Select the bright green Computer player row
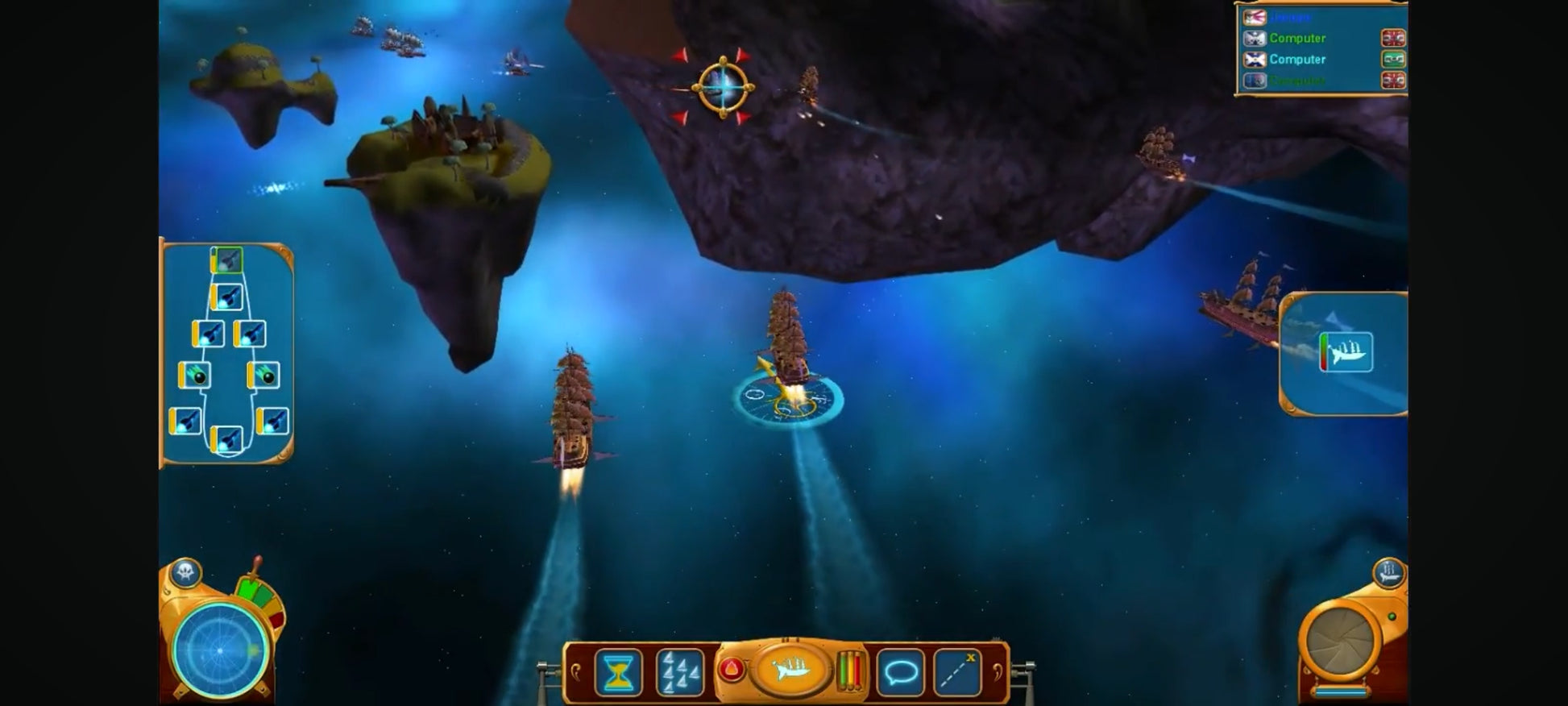 (1296, 38)
